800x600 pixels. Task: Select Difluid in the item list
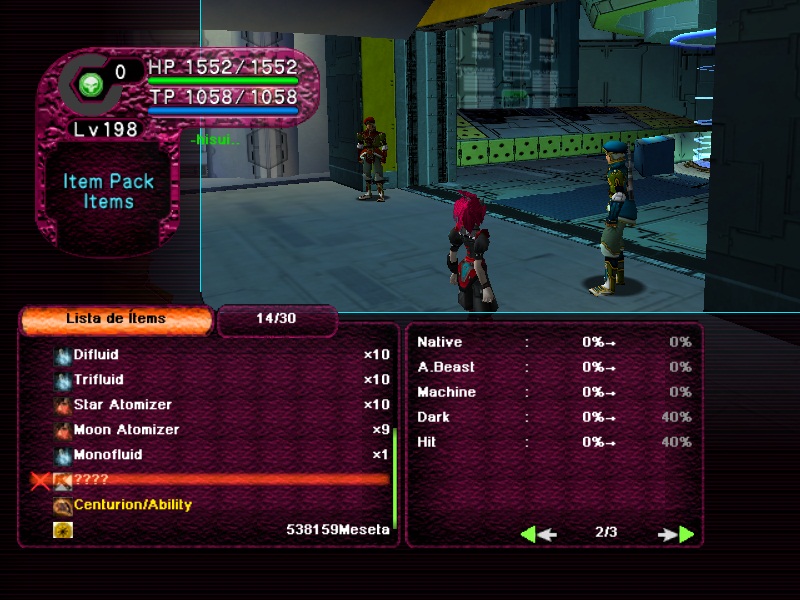(96, 355)
